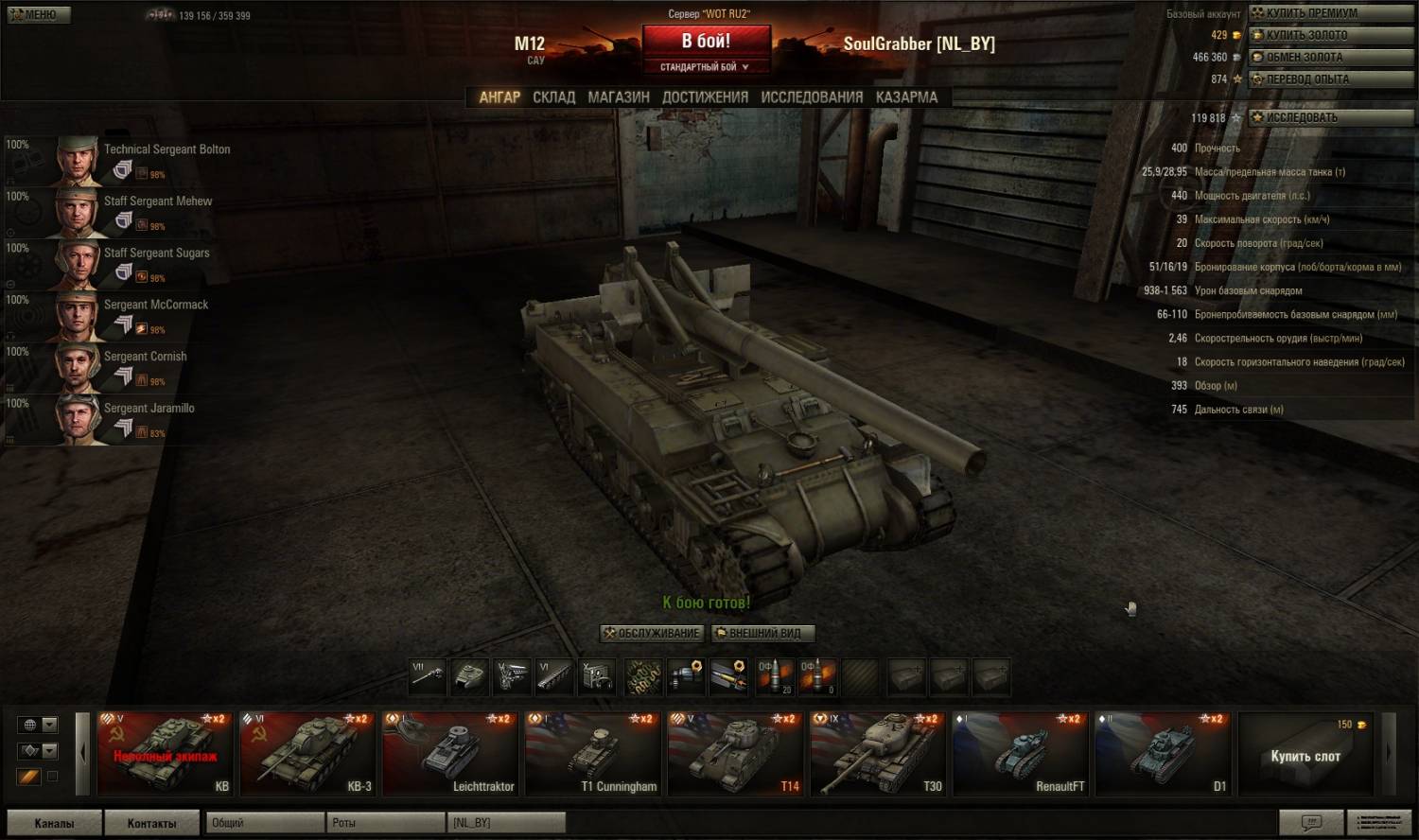
Task: Open the КАЗАРМА tab
Action: click(906, 97)
